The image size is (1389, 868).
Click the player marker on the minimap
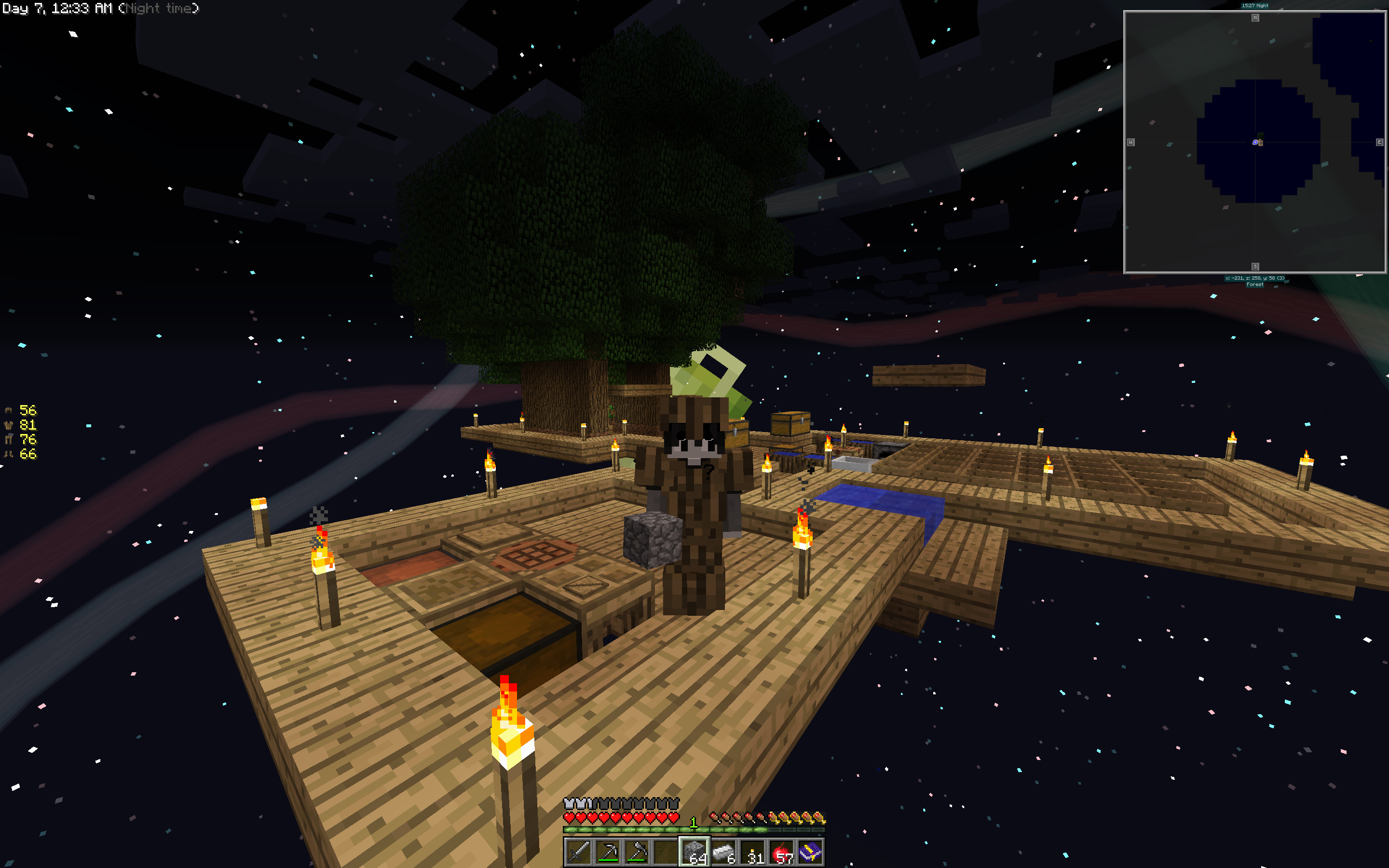[x=1257, y=141]
